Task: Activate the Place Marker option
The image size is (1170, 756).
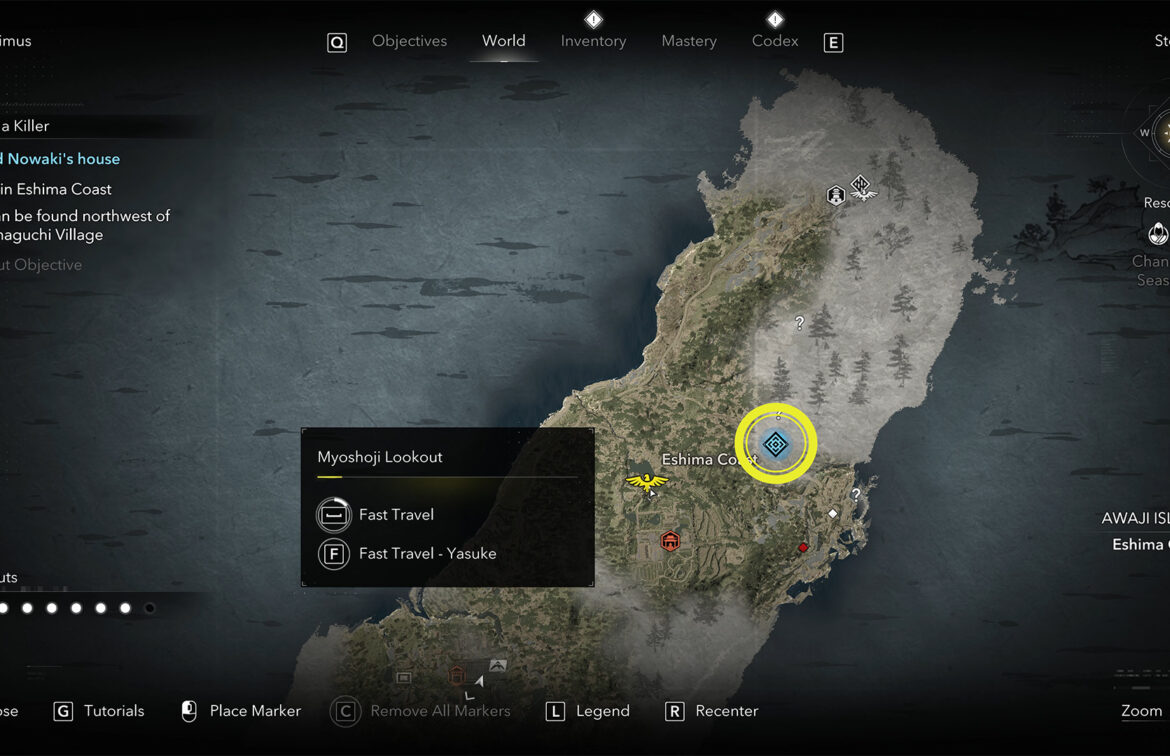Action: [254, 711]
